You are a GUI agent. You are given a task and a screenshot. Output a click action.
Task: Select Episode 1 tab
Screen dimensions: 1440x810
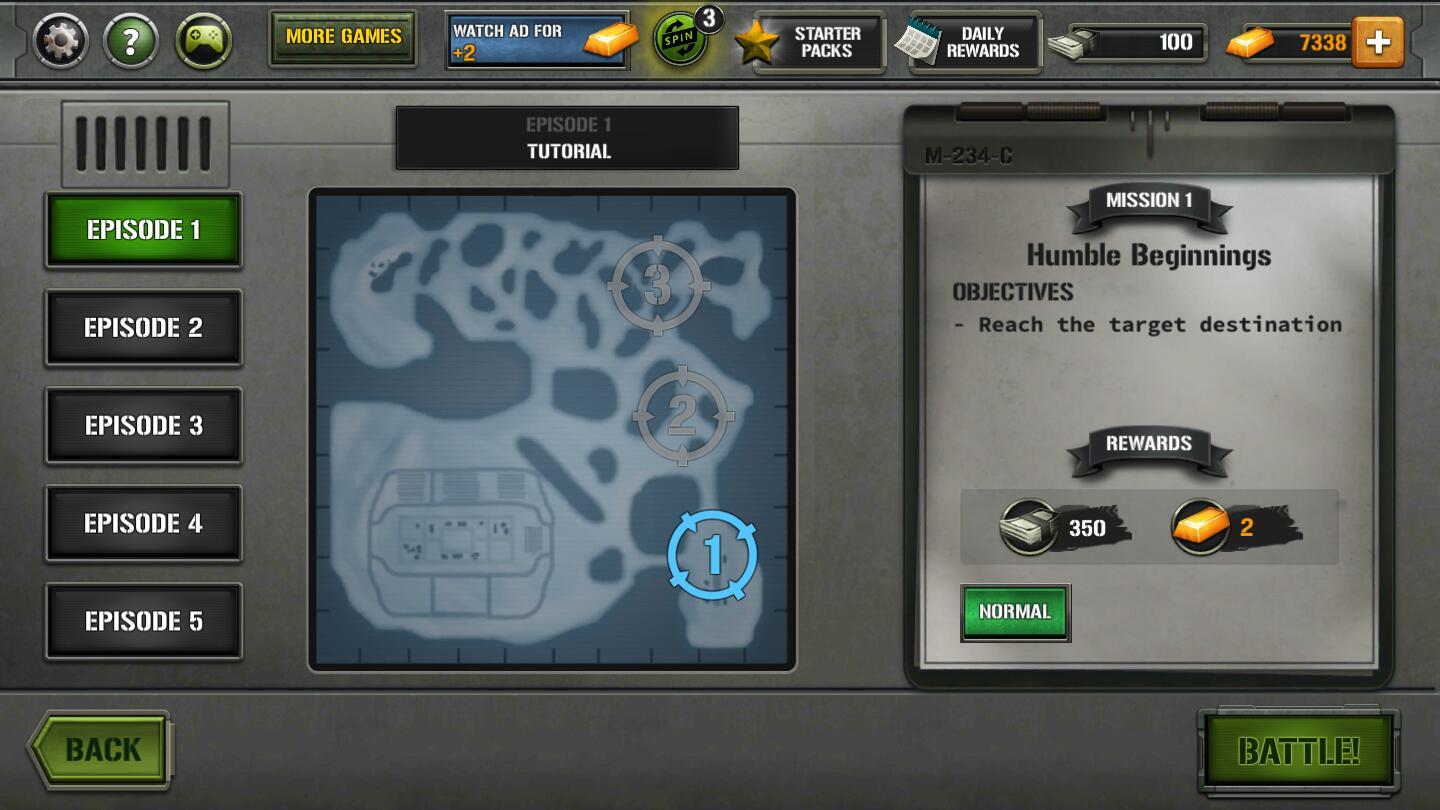tap(143, 230)
